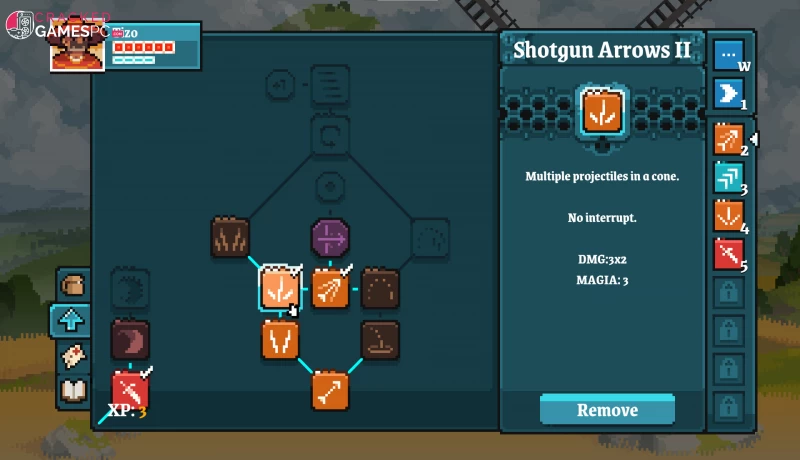Select the orange triple-arrow node with checkmark
Screen dimensions: 800x460
point(330,288)
